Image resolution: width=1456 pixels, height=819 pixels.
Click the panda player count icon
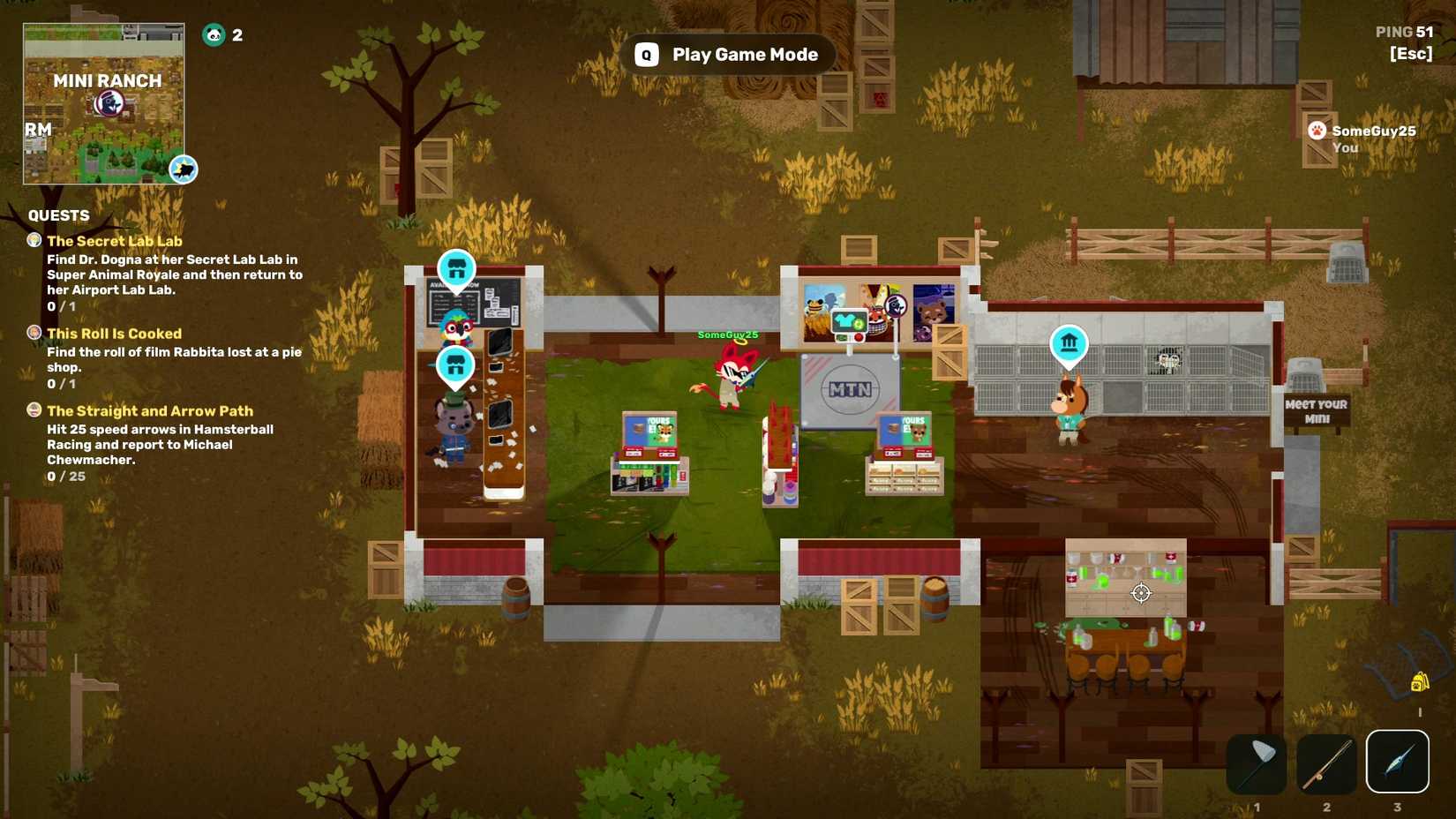214,35
